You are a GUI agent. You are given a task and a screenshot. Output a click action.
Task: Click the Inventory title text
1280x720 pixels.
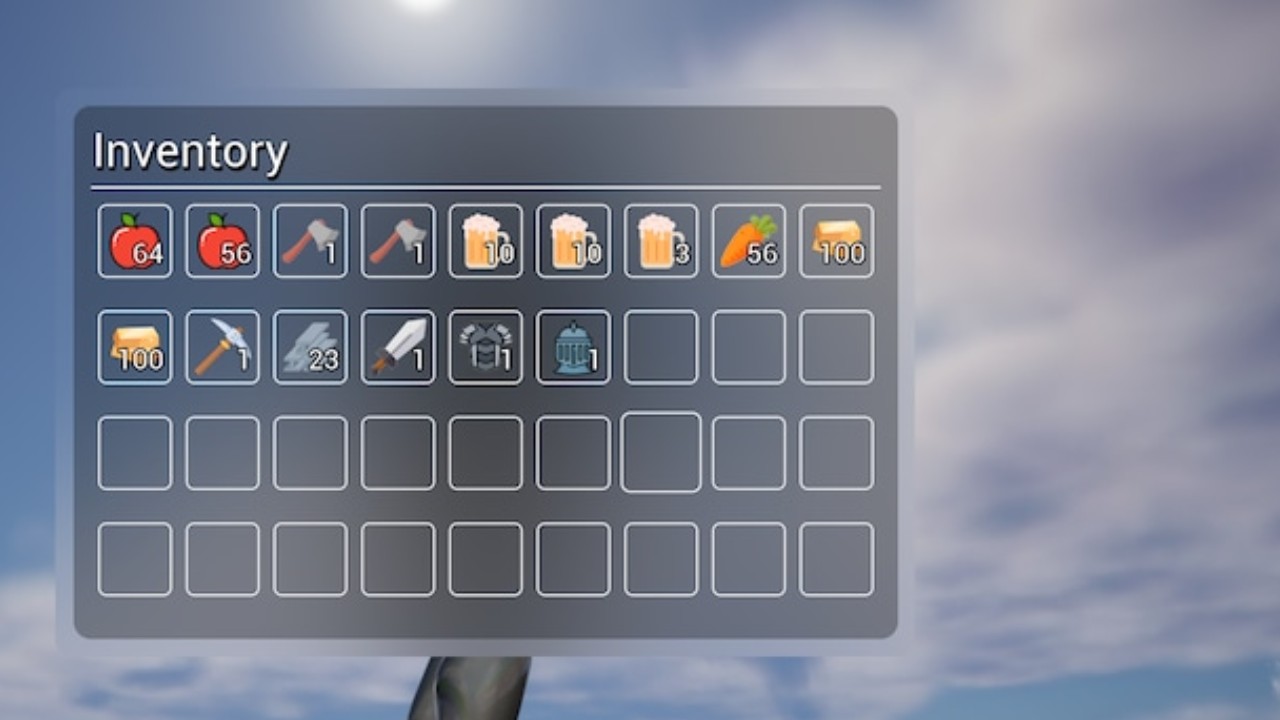point(190,152)
